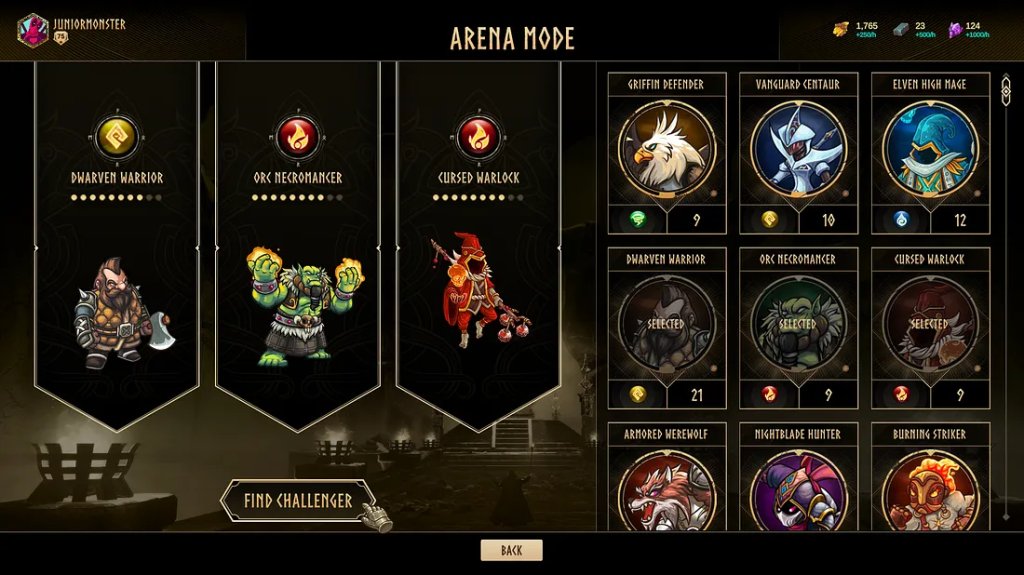
Task: Click the gold currency icon
Action: point(841,29)
